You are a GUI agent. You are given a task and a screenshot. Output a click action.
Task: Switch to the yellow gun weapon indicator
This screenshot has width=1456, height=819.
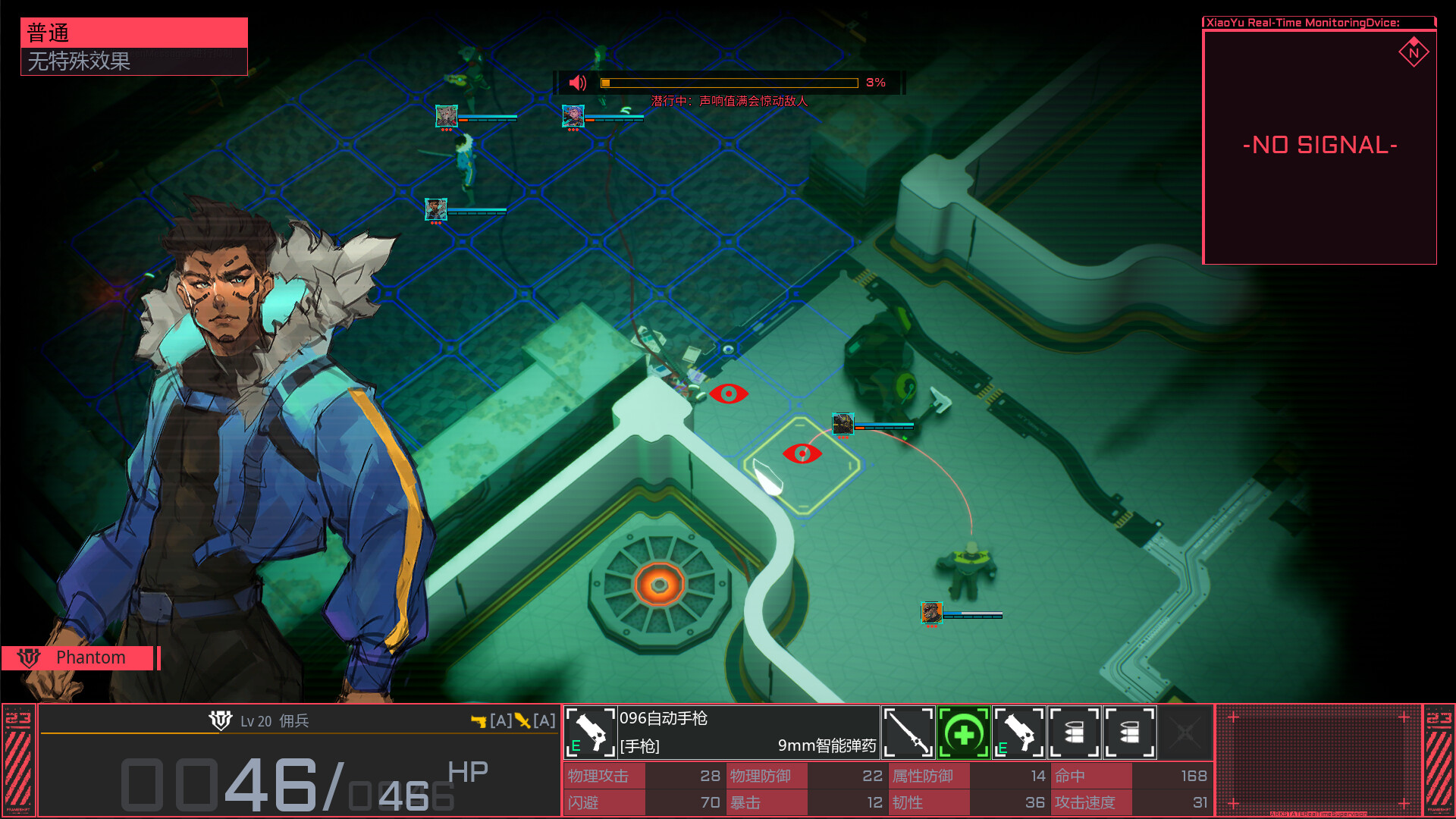pos(479,721)
